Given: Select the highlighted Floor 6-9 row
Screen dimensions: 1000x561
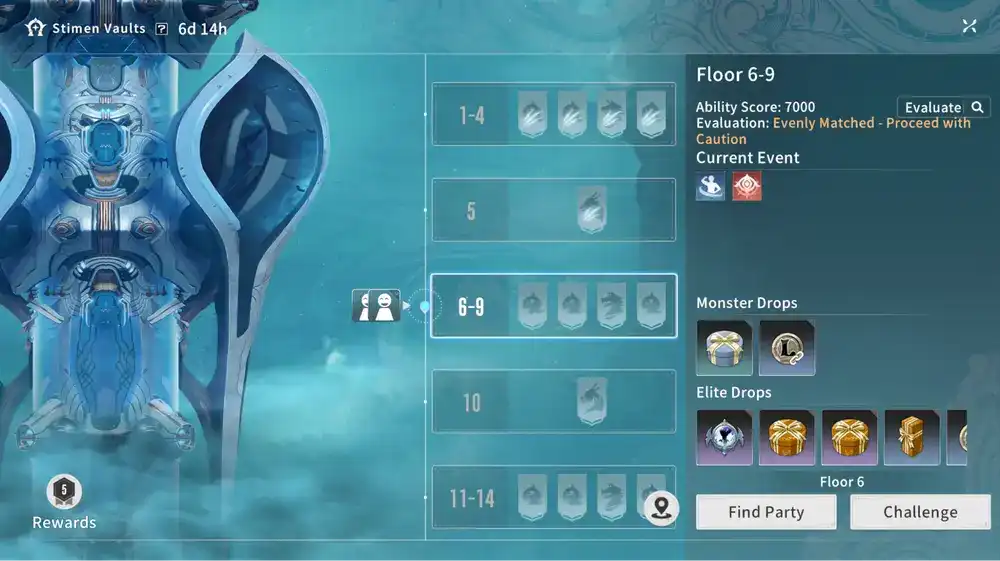Looking at the screenshot, I should click(553, 306).
